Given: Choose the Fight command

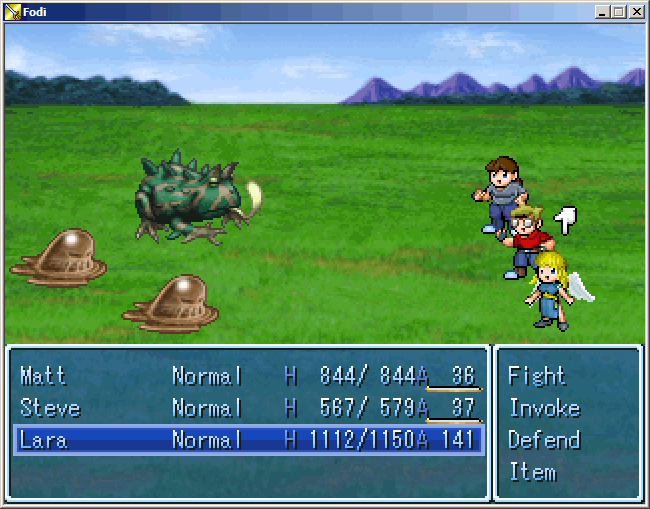Looking at the screenshot, I should (x=537, y=376).
